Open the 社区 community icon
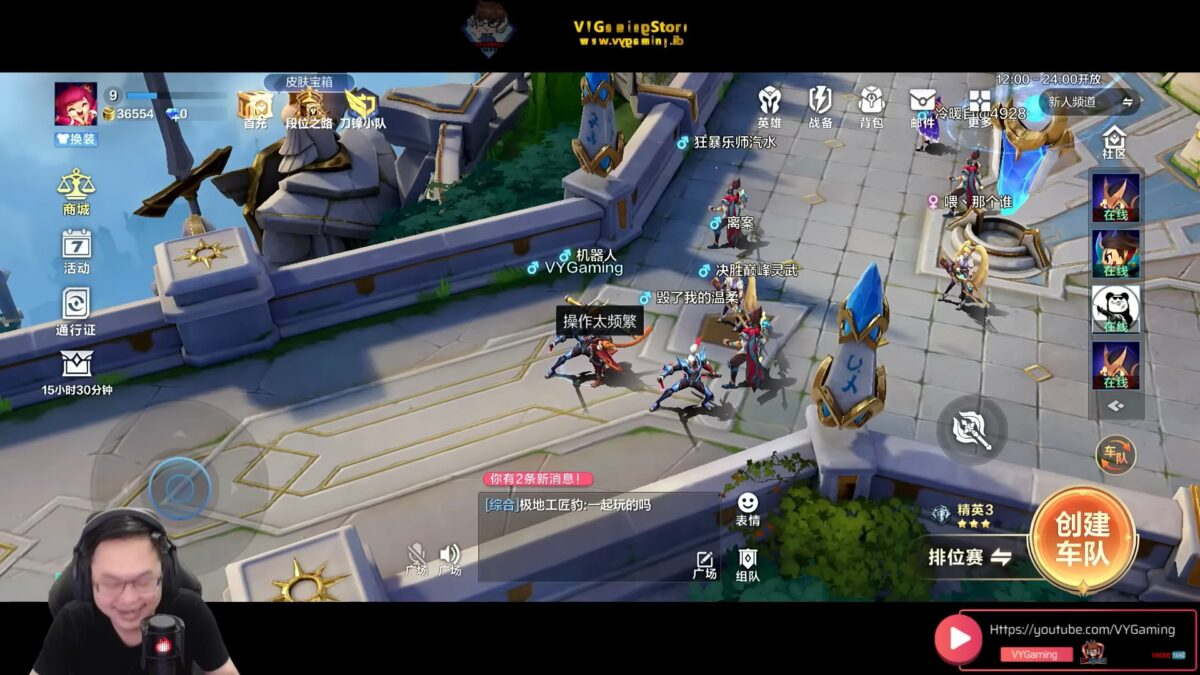The image size is (1200, 675). tap(1114, 142)
